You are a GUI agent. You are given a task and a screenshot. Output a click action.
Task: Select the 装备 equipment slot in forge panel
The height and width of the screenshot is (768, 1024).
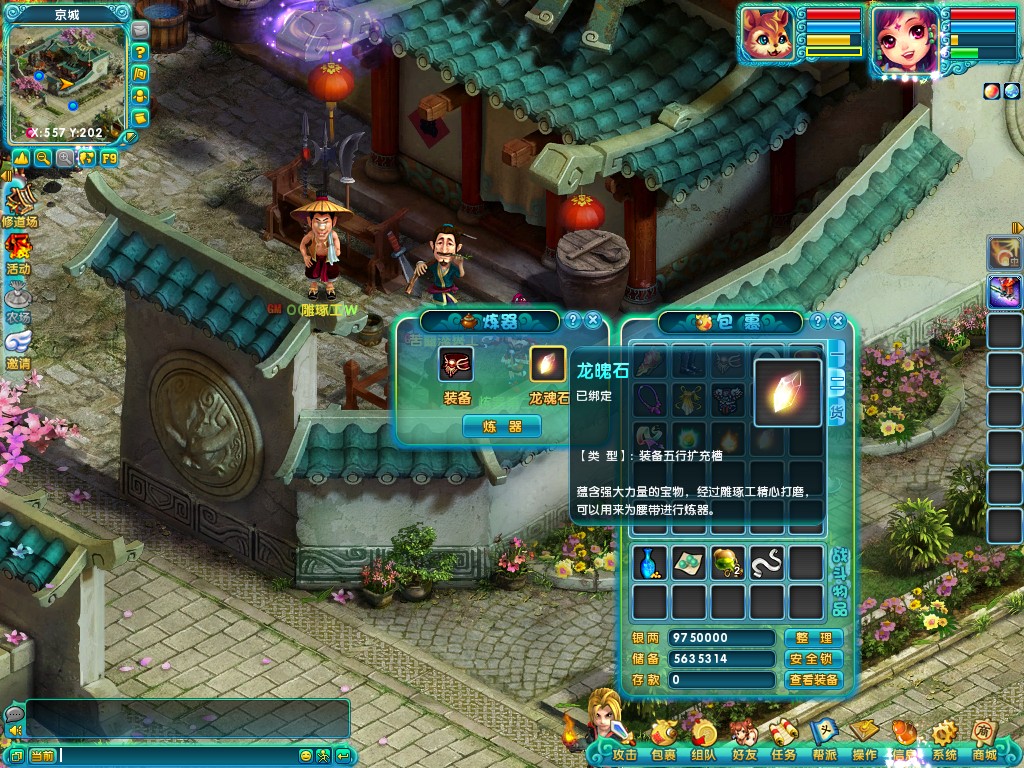click(x=456, y=365)
